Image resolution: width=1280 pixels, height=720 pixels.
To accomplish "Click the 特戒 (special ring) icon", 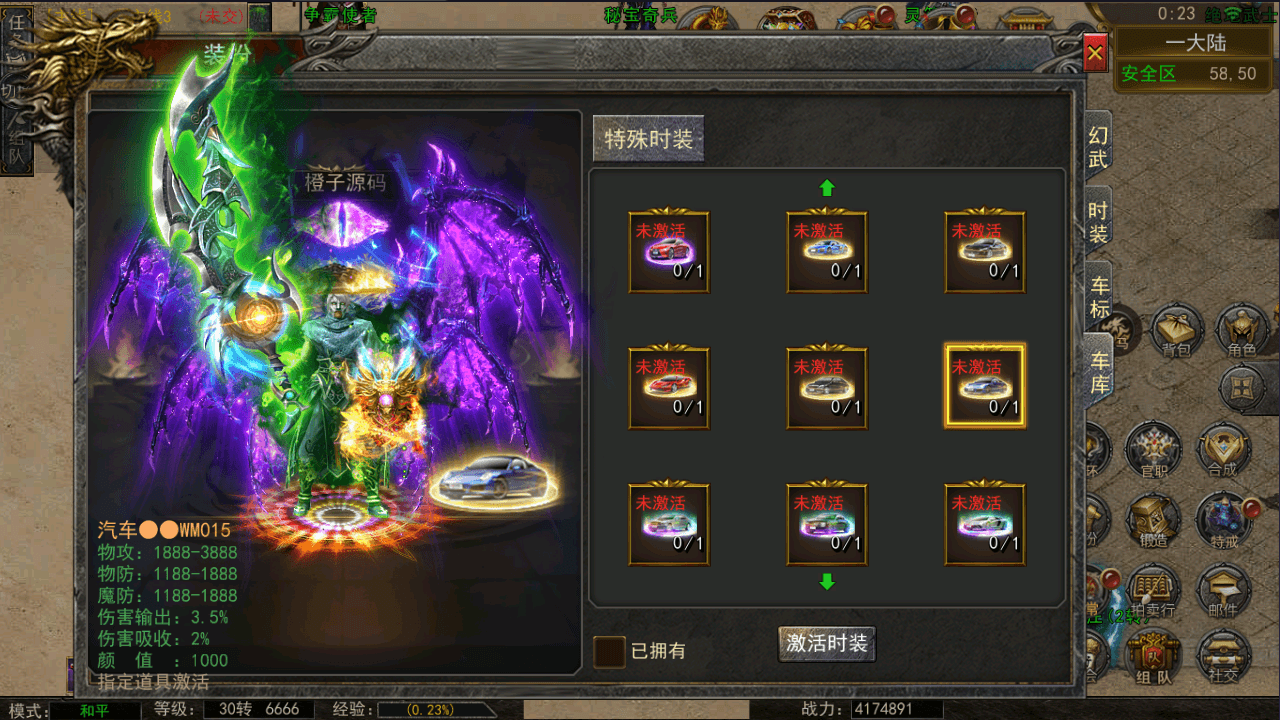I will [x=1224, y=519].
